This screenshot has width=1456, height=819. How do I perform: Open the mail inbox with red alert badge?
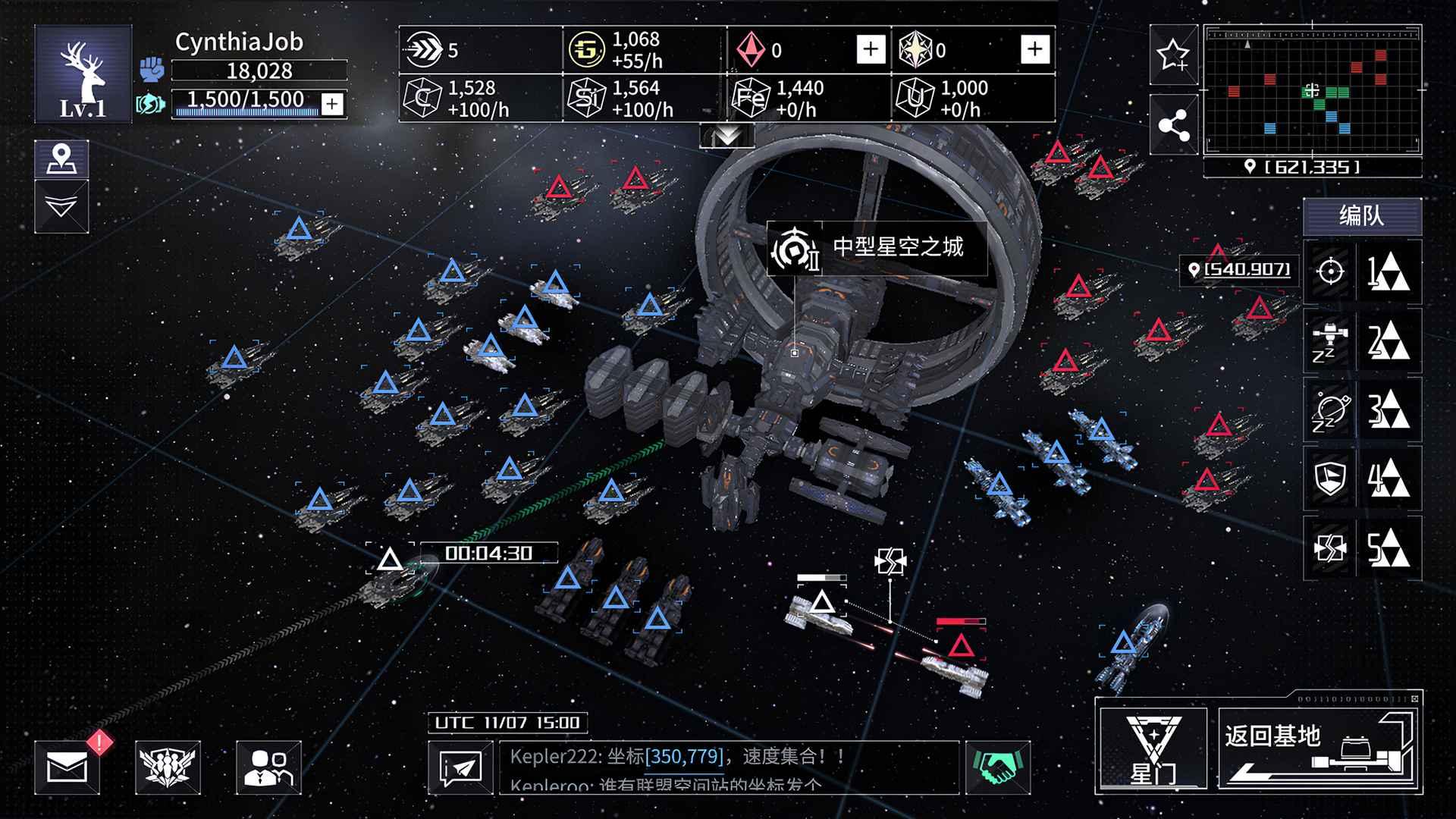coord(67,767)
